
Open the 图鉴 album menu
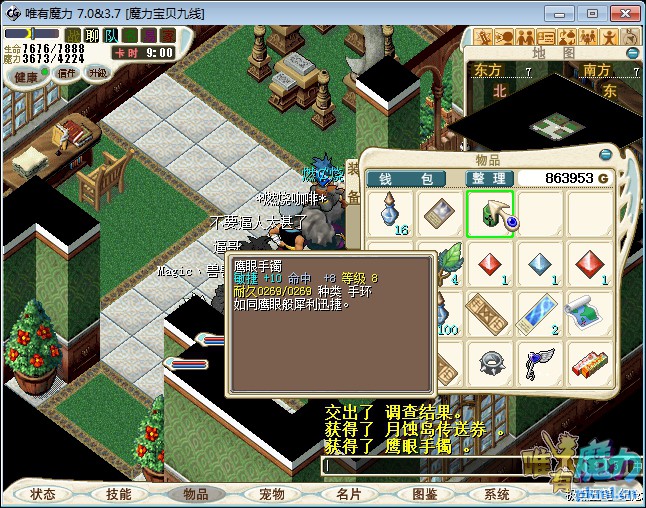click(x=424, y=494)
